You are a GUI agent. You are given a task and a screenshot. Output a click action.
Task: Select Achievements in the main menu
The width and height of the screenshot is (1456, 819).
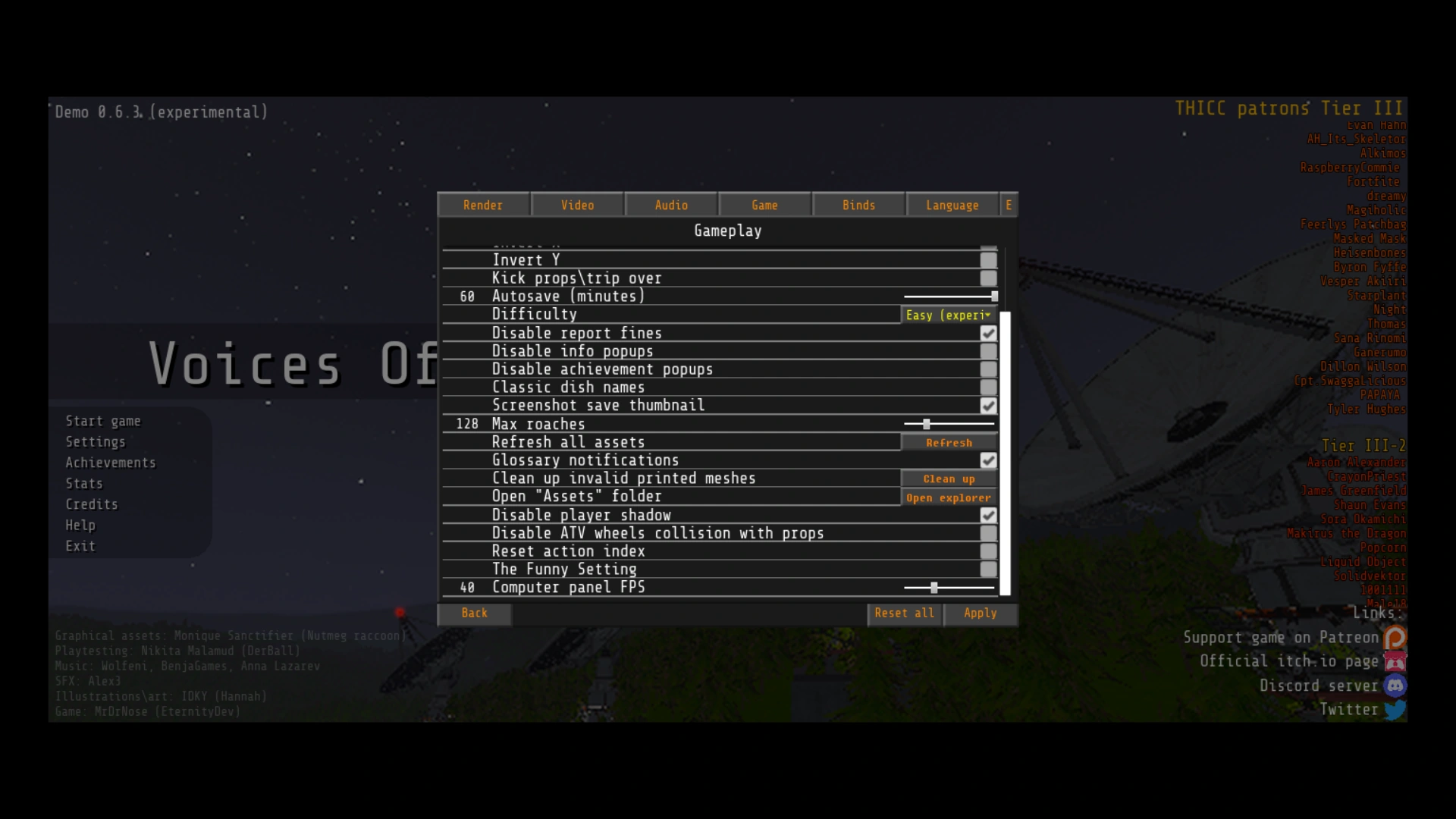(110, 462)
